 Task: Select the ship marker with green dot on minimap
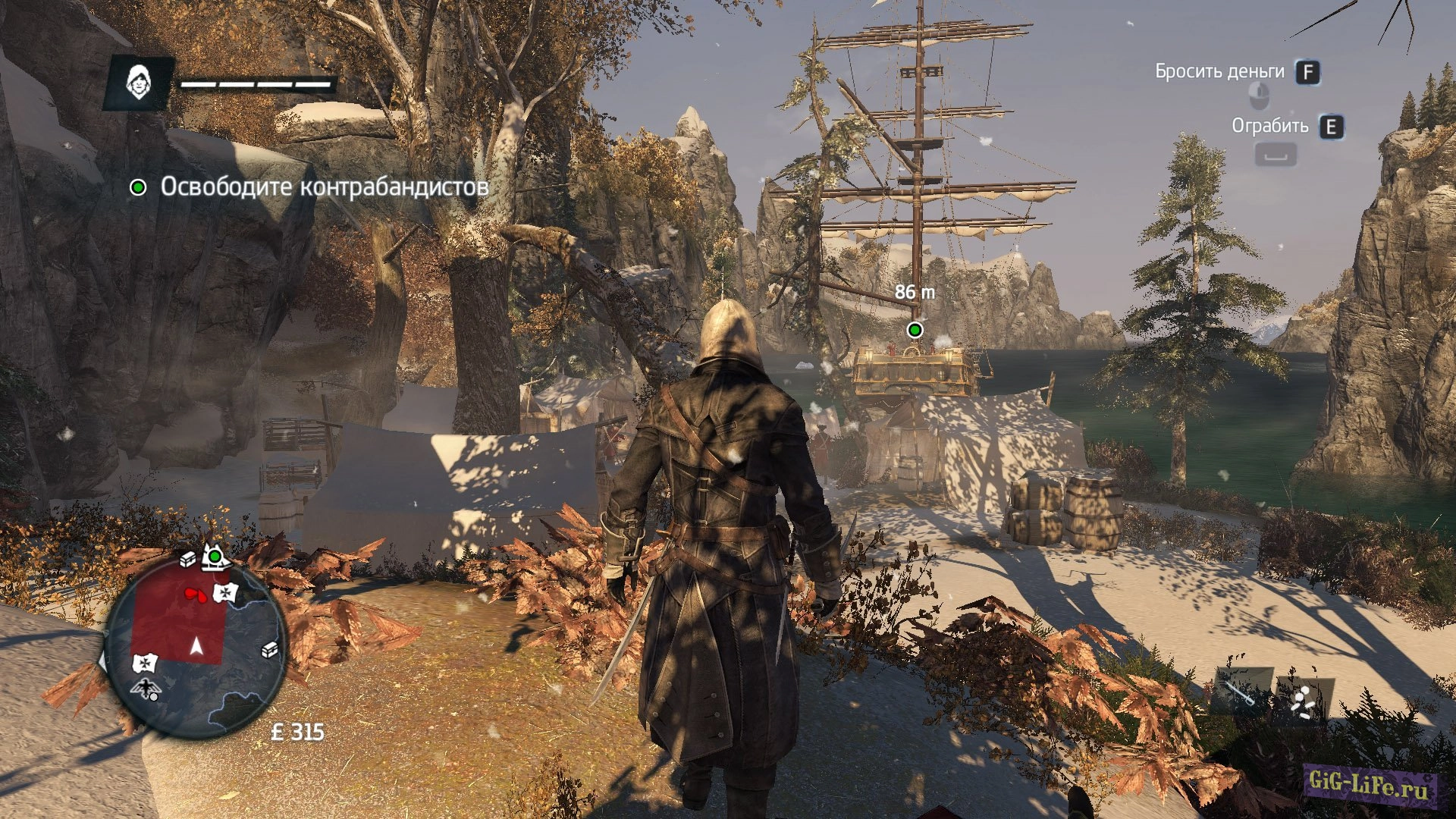point(214,558)
